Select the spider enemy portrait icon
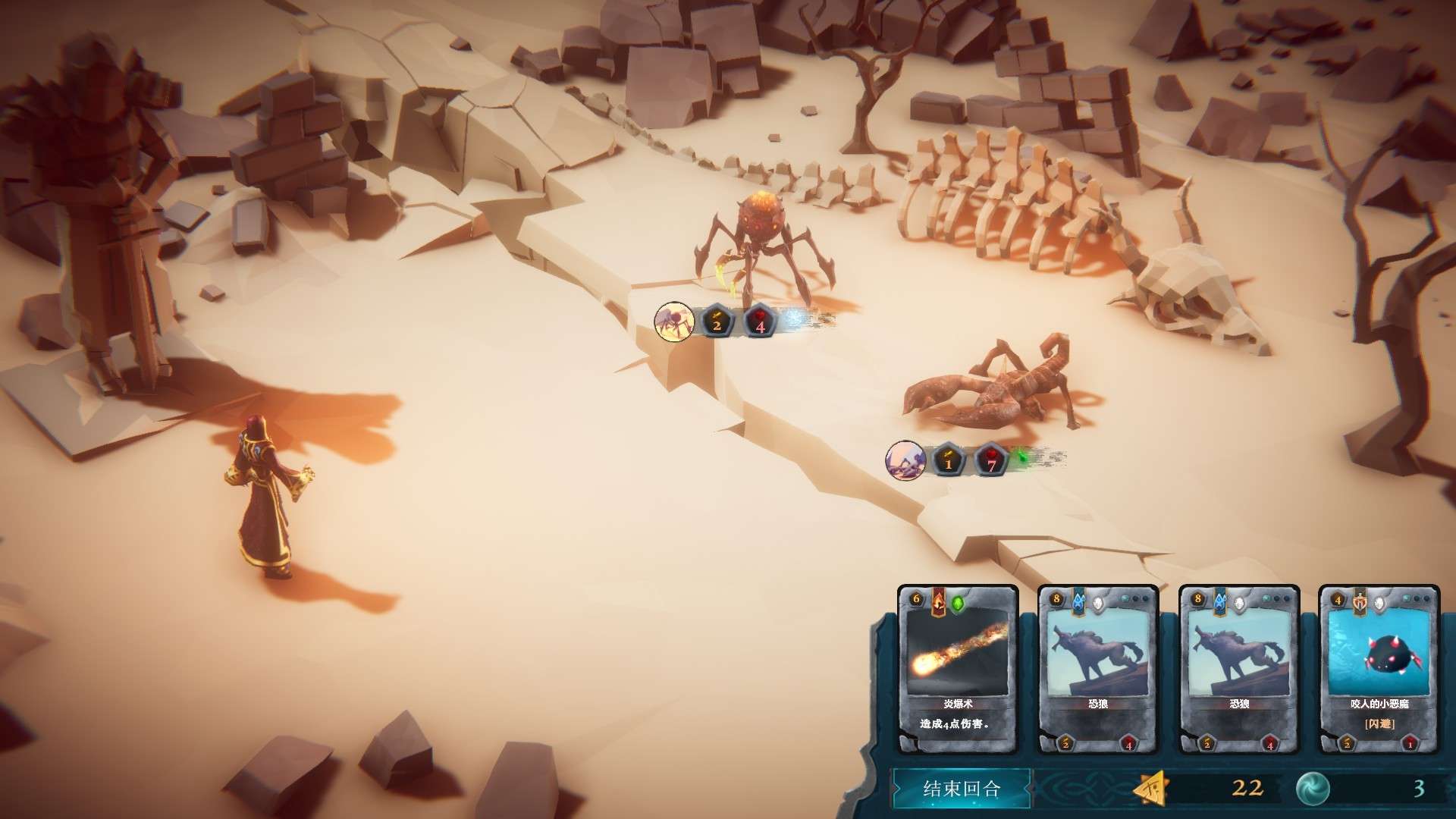The height and width of the screenshot is (819, 1456). point(673,322)
